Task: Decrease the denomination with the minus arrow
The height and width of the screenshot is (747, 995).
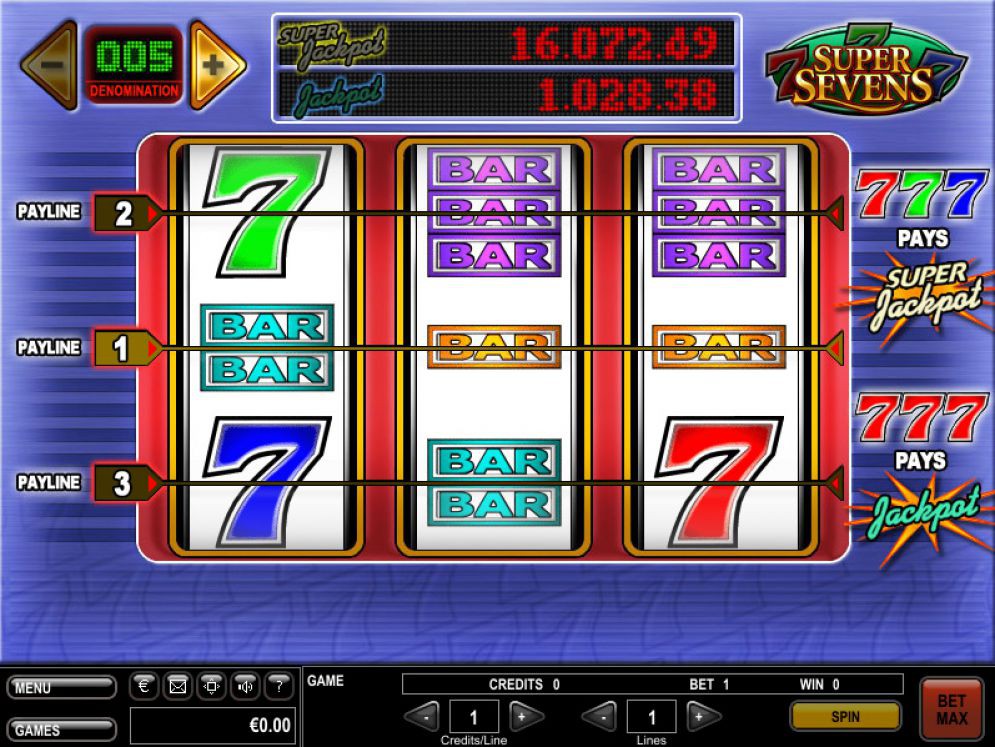Action: 48,64
